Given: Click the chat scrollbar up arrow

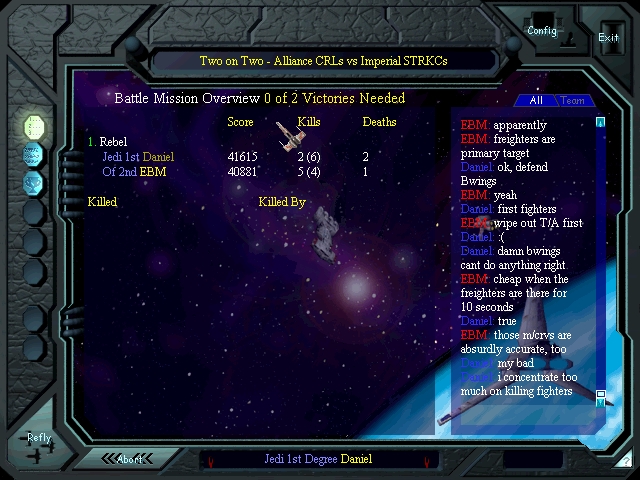Looking at the screenshot, I should [x=601, y=123].
